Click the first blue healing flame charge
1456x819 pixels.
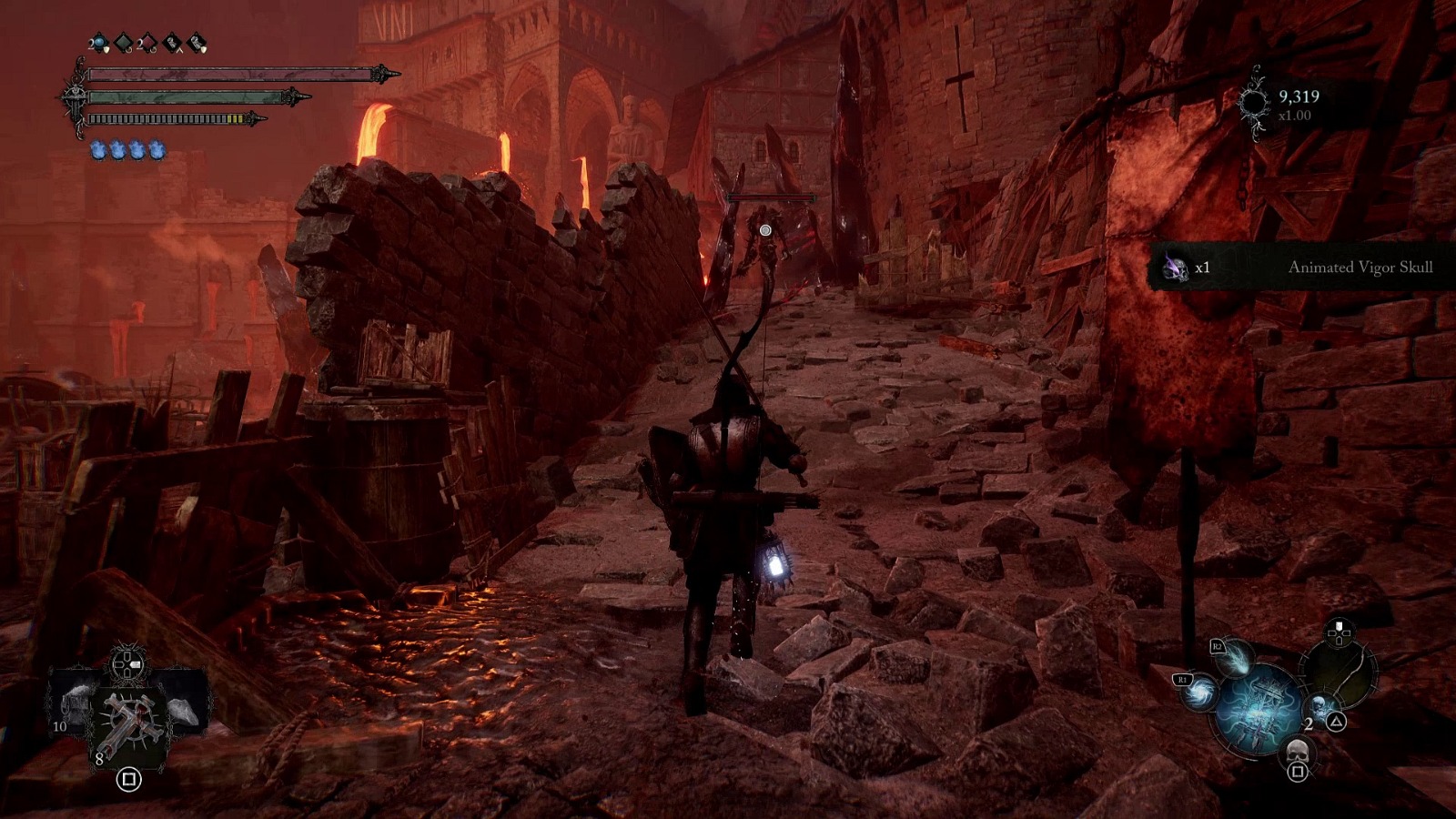99,150
